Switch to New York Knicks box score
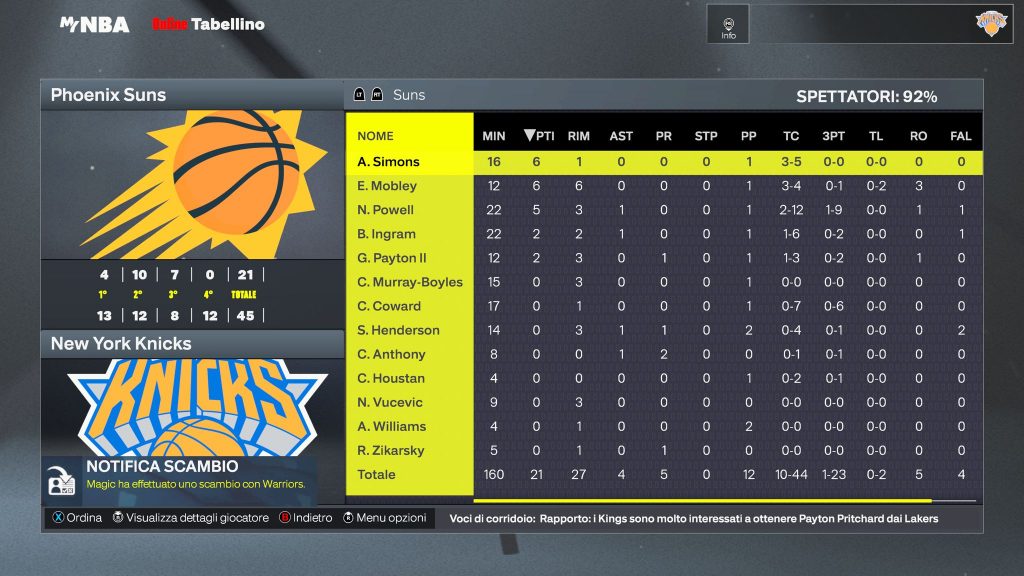1024x576 pixels. 192,344
